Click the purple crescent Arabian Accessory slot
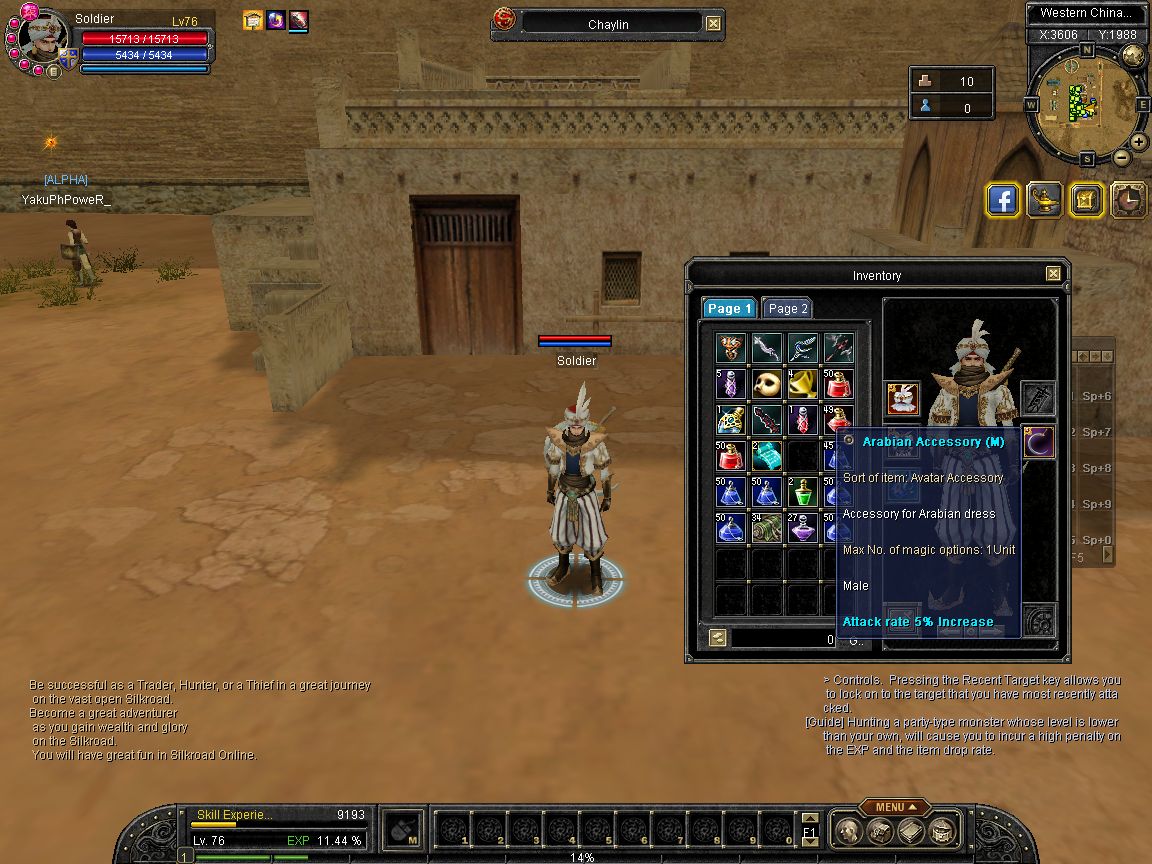Viewport: 1152px width, 864px height. [x=1038, y=442]
